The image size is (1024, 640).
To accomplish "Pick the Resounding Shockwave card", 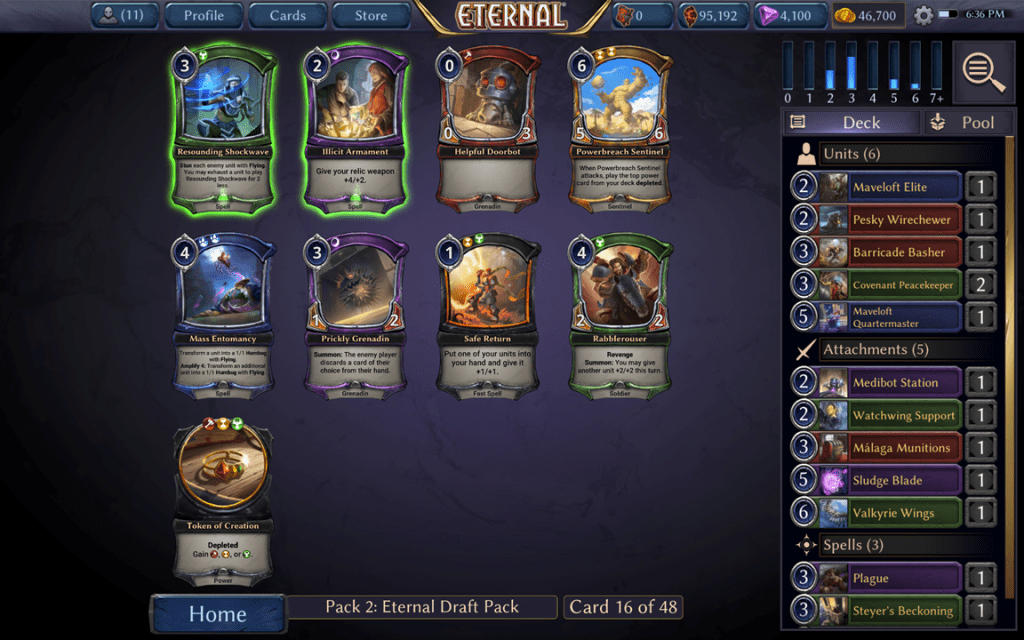I will click(223, 128).
